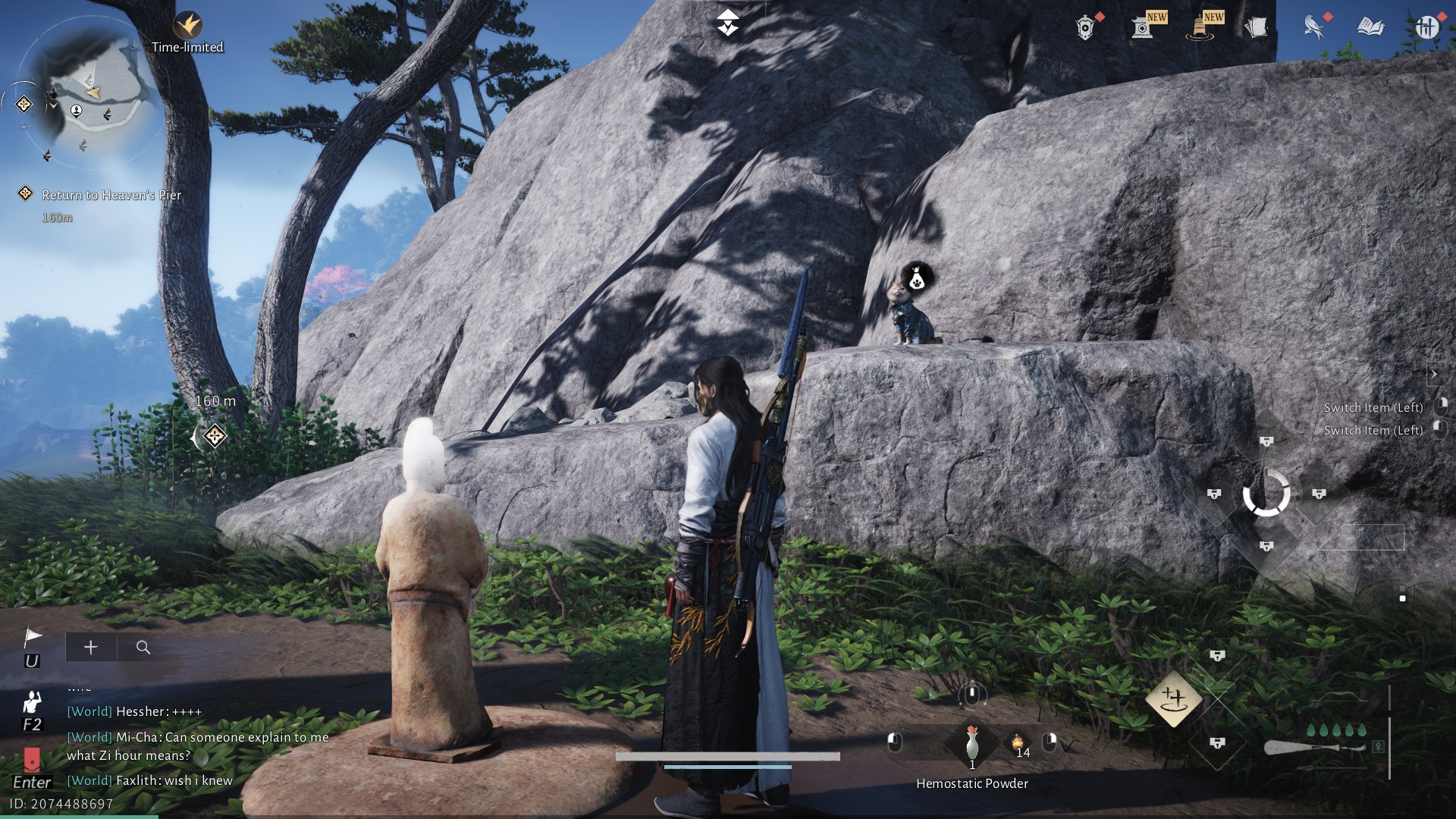This screenshot has height=819, width=1456.
Task: Open the circular minimap
Action: pos(89,89)
